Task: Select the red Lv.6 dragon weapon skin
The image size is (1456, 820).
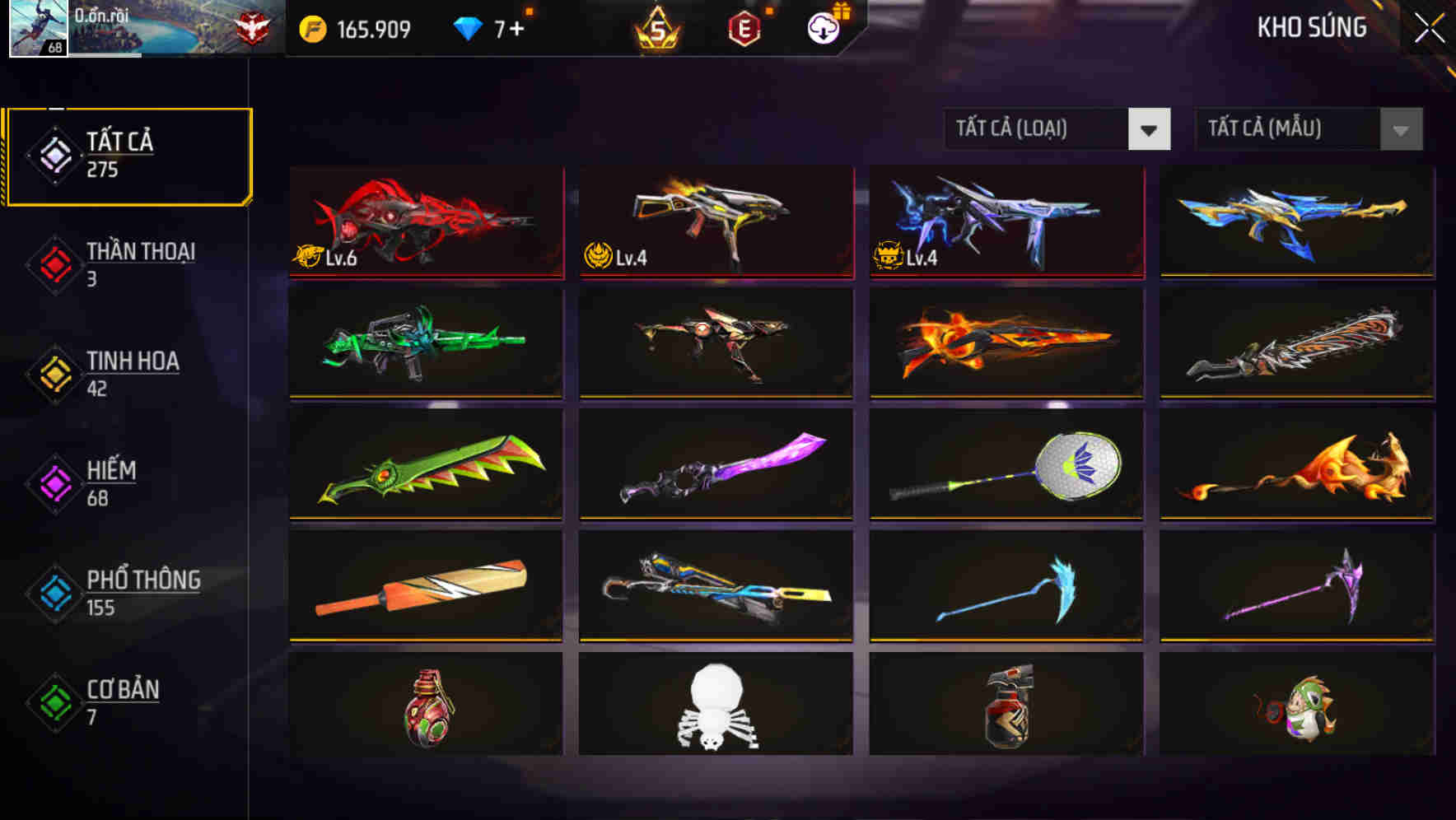Action: (x=425, y=224)
